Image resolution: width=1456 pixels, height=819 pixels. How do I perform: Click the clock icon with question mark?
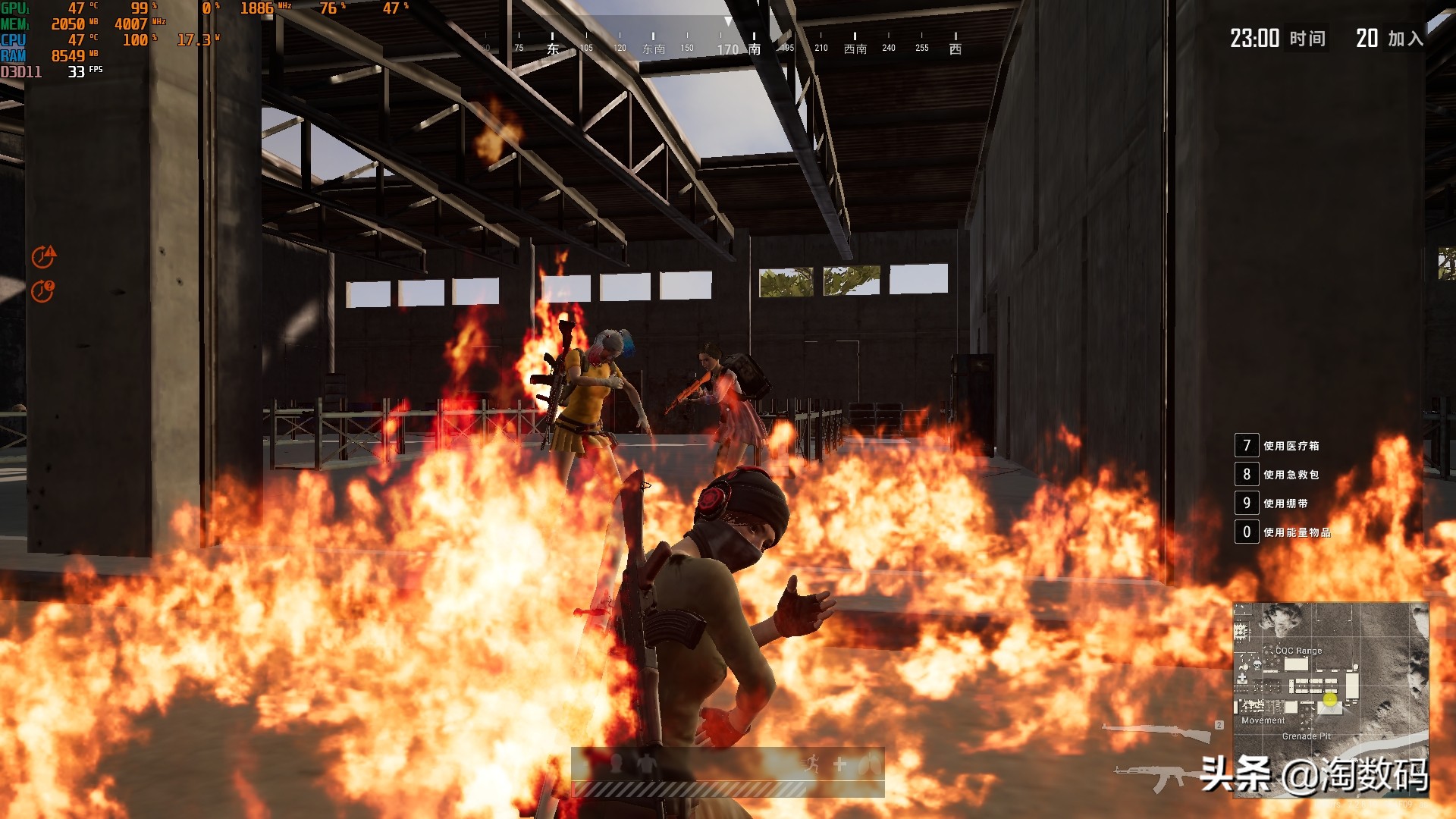42,290
